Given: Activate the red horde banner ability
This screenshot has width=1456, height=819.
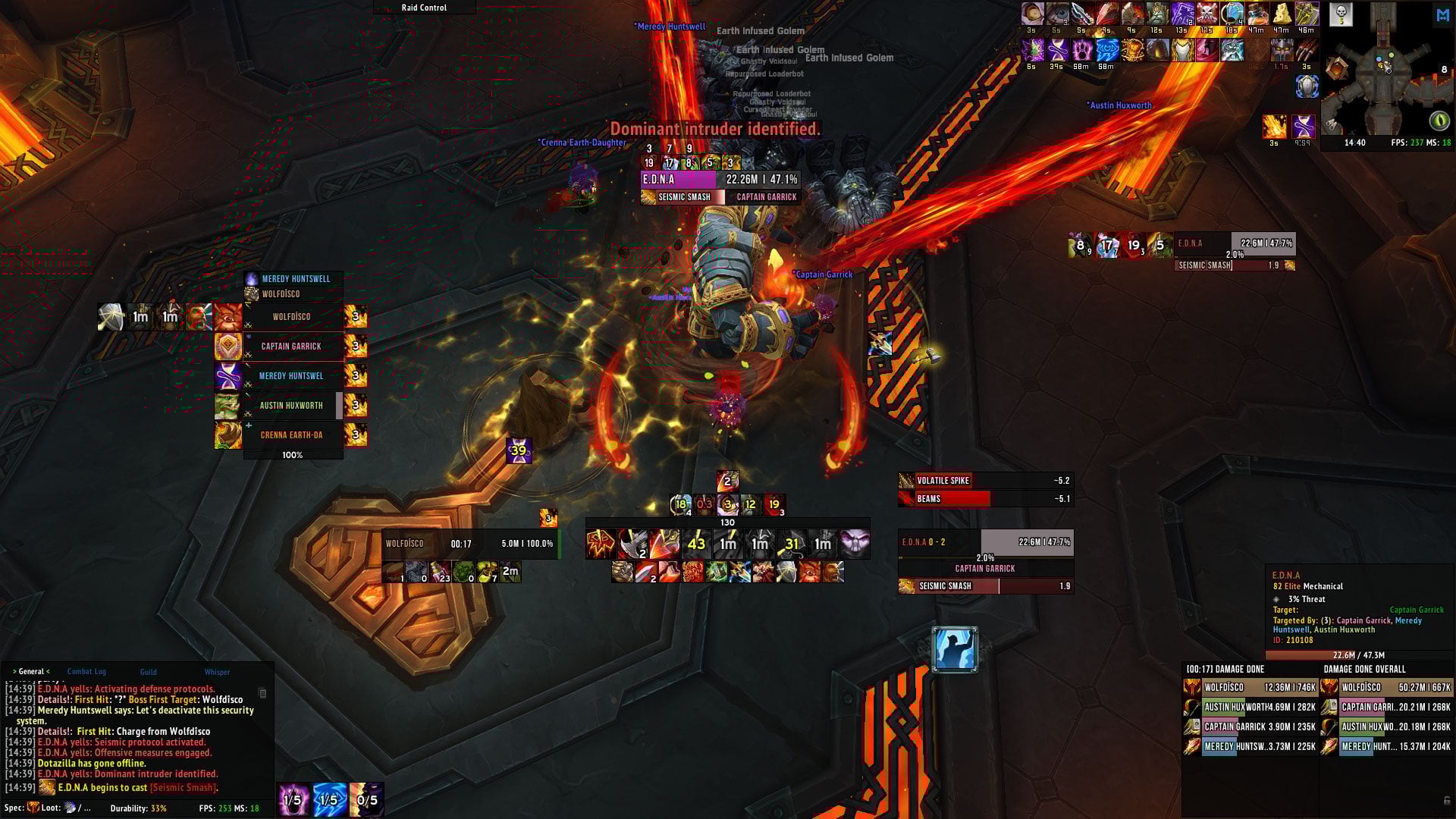Looking at the screenshot, I should (x=600, y=544).
